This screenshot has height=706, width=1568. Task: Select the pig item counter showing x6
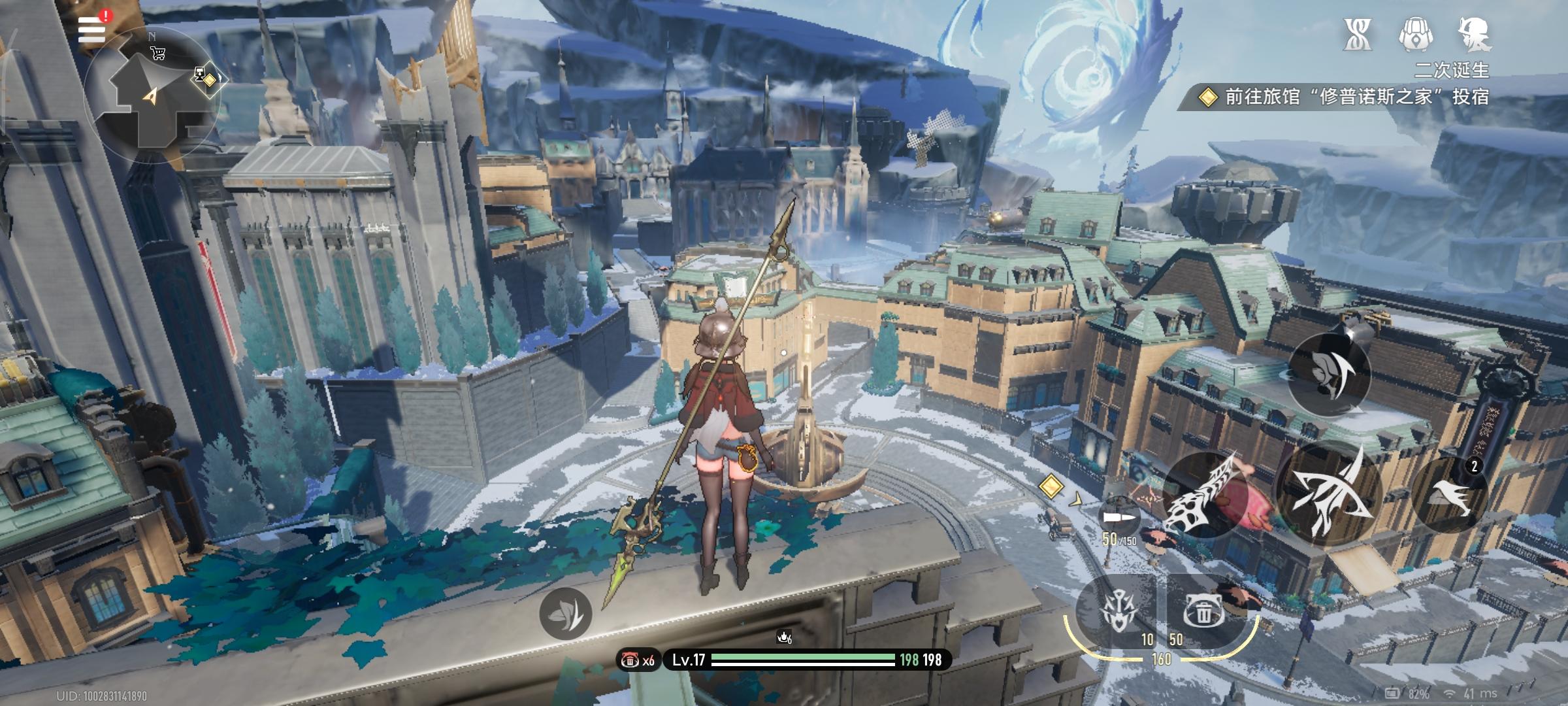coord(637,660)
